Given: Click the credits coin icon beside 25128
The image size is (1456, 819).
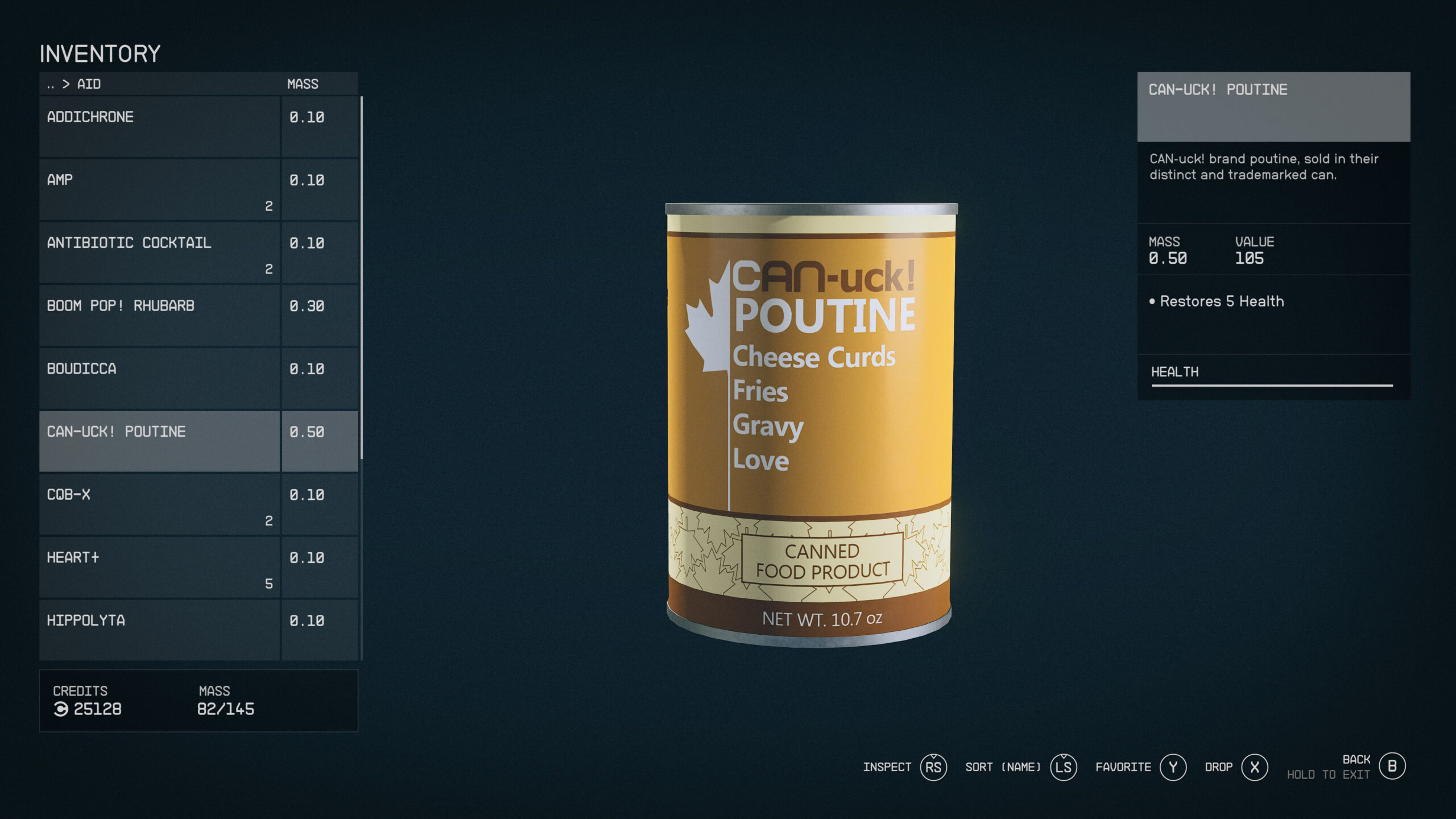Looking at the screenshot, I should tap(61, 709).
